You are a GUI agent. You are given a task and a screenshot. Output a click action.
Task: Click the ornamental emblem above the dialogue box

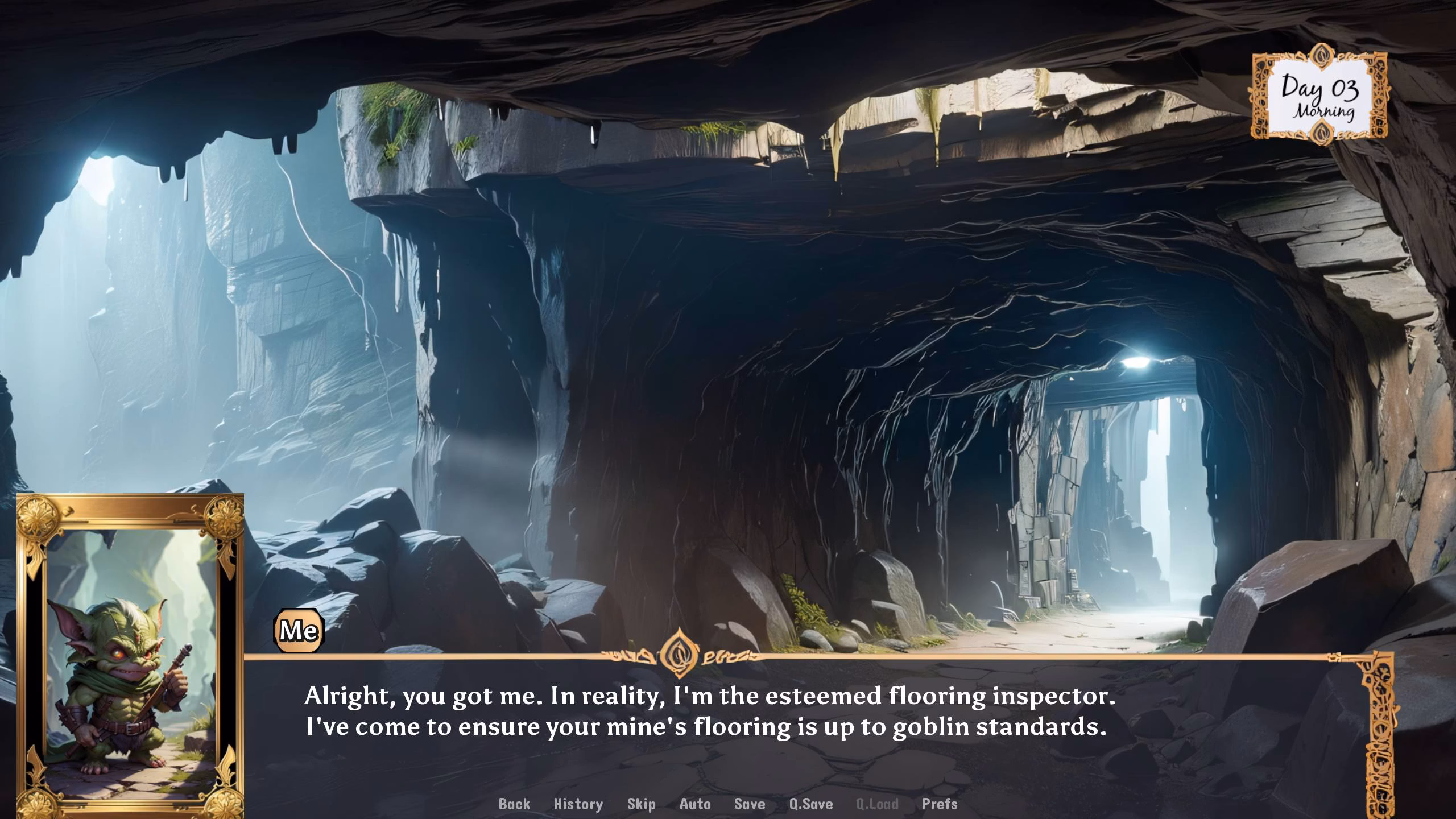click(680, 652)
